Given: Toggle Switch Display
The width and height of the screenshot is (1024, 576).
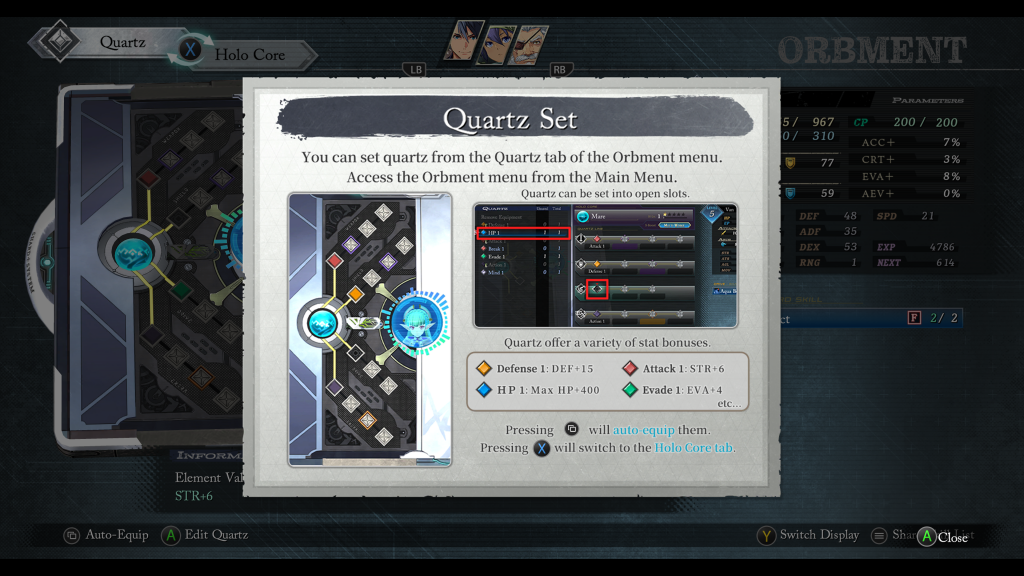Looking at the screenshot, I should 808,535.
